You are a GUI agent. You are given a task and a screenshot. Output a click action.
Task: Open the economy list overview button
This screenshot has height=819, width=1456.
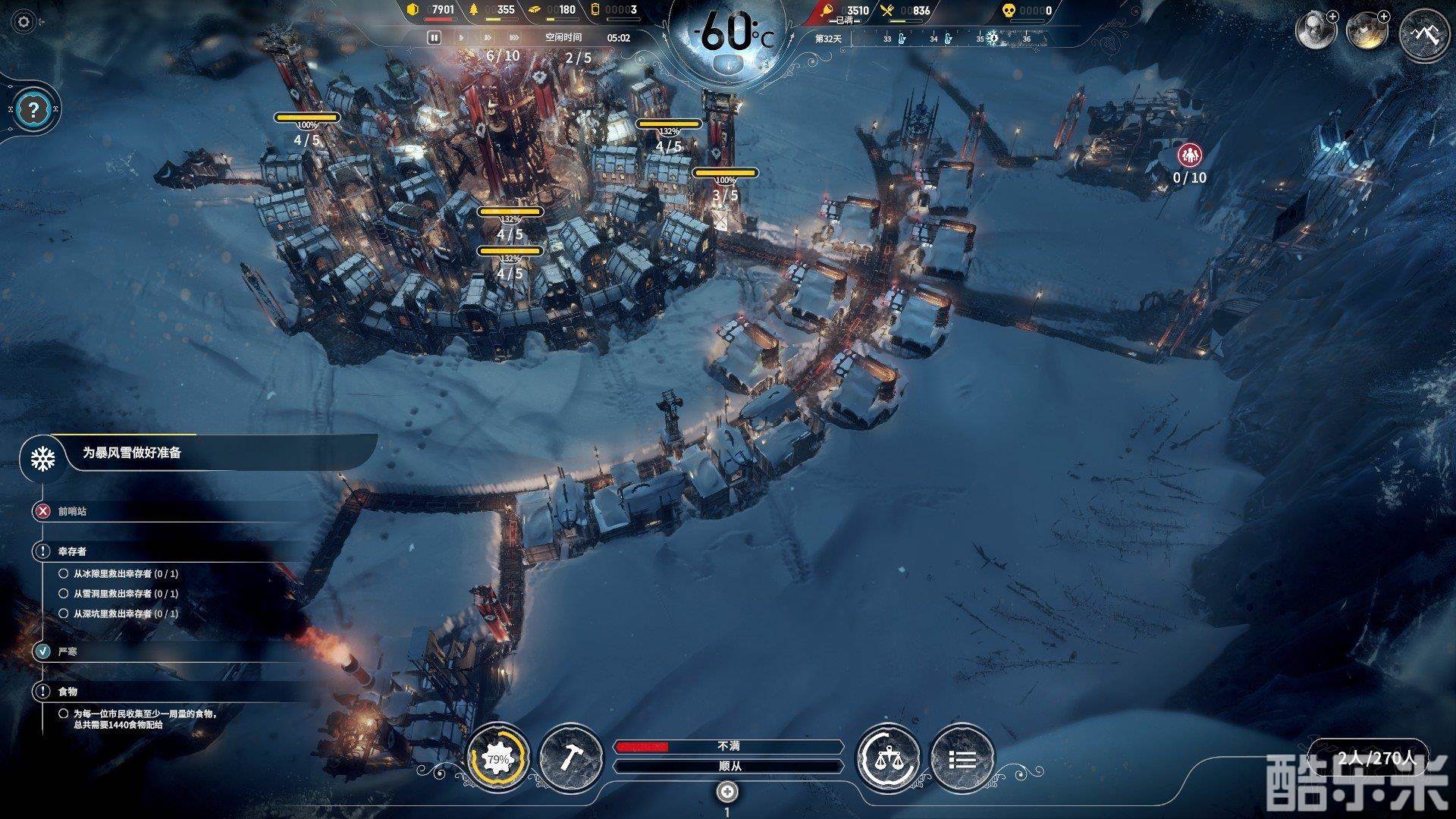pyautogui.click(x=962, y=759)
